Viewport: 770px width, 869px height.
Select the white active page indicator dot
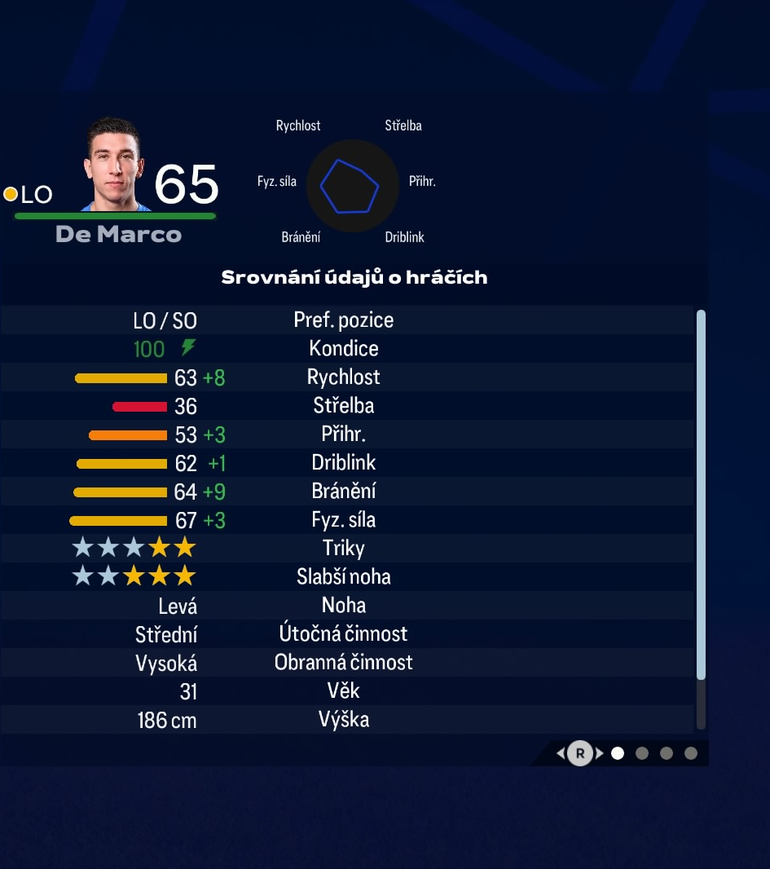pos(618,753)
